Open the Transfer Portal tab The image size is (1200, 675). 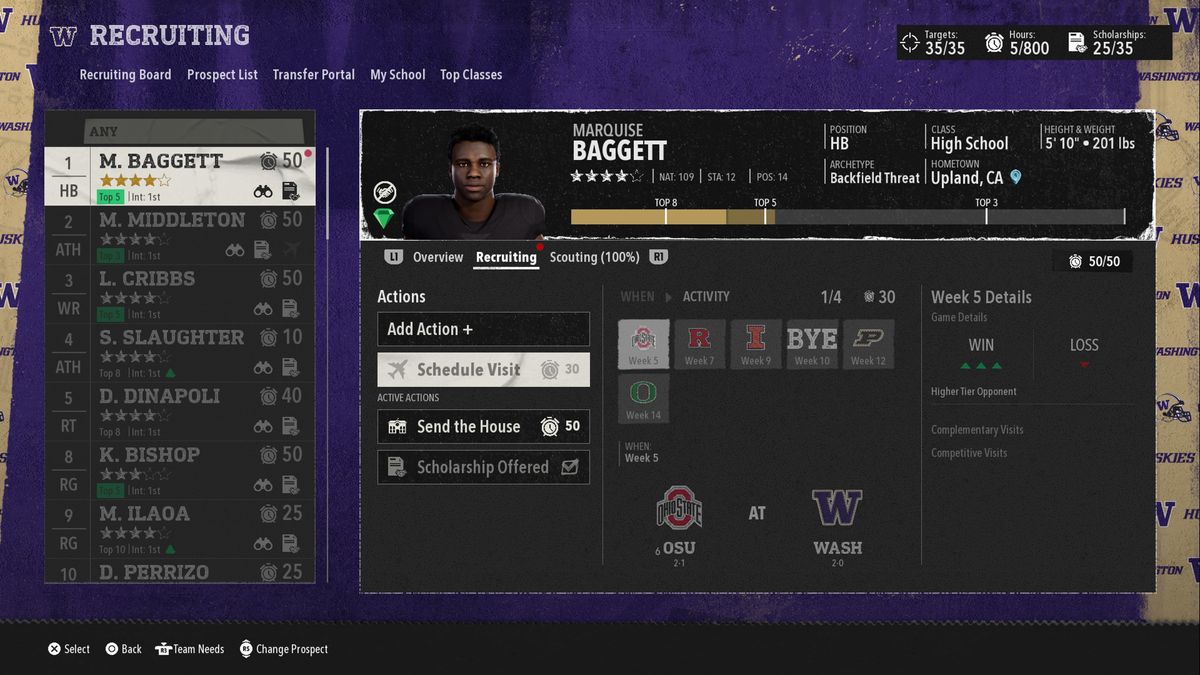pos(313,75)
